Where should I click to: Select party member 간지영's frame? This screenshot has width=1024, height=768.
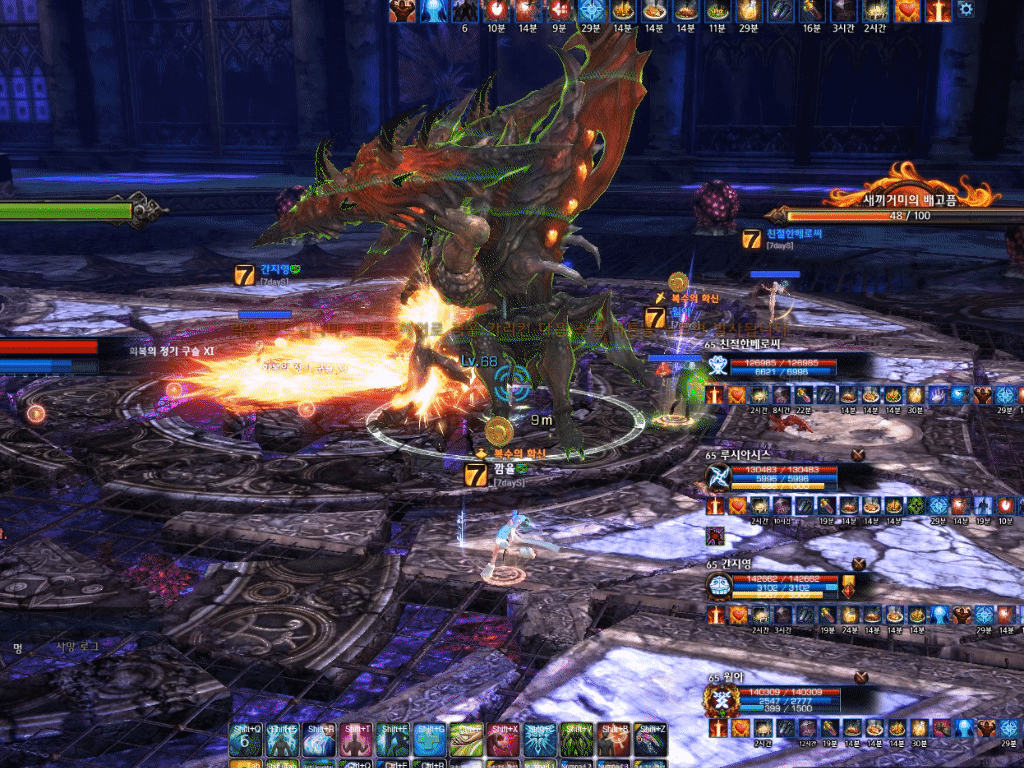click(770, 586)
